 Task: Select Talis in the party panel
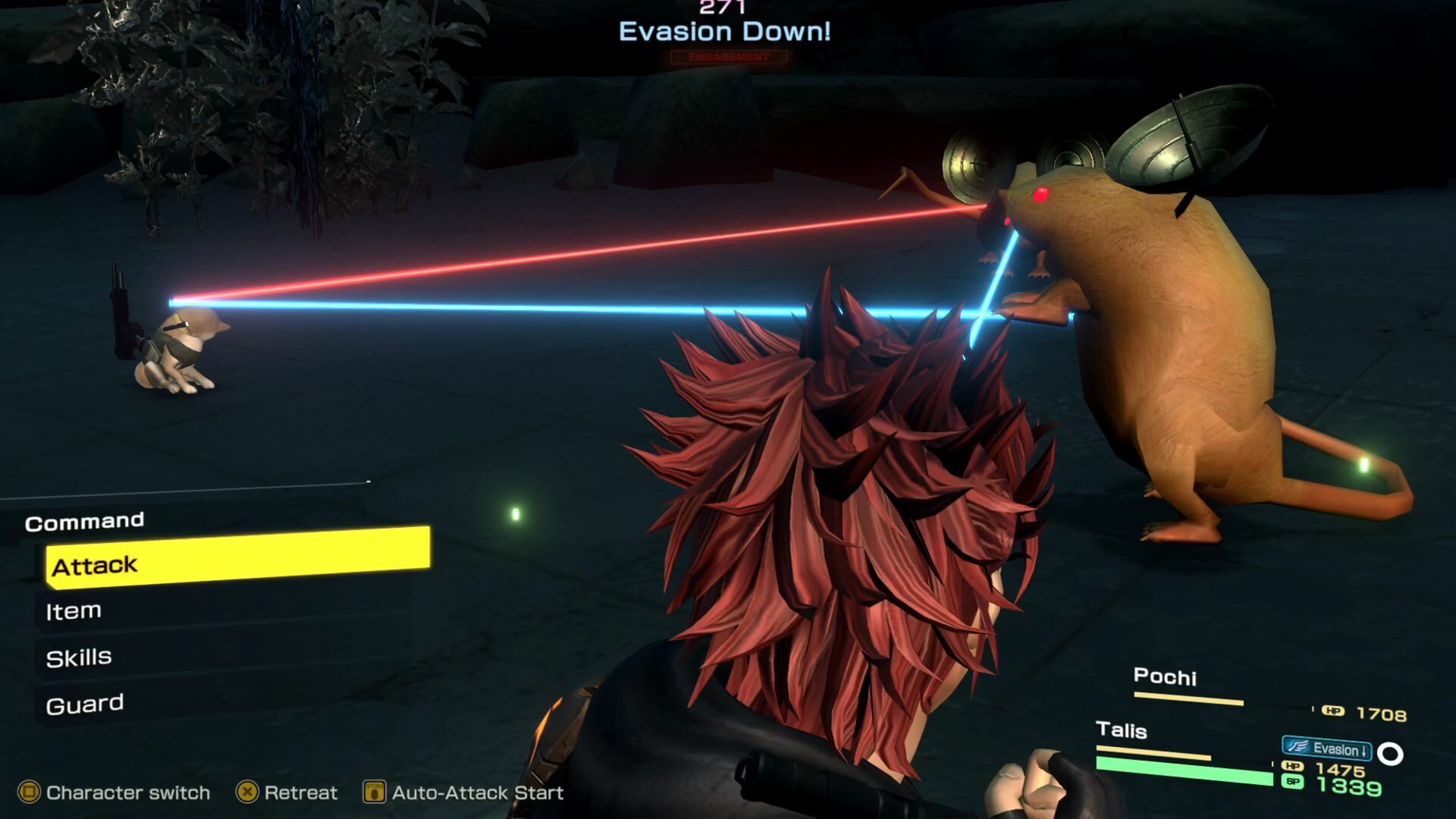click(1121, 730)
